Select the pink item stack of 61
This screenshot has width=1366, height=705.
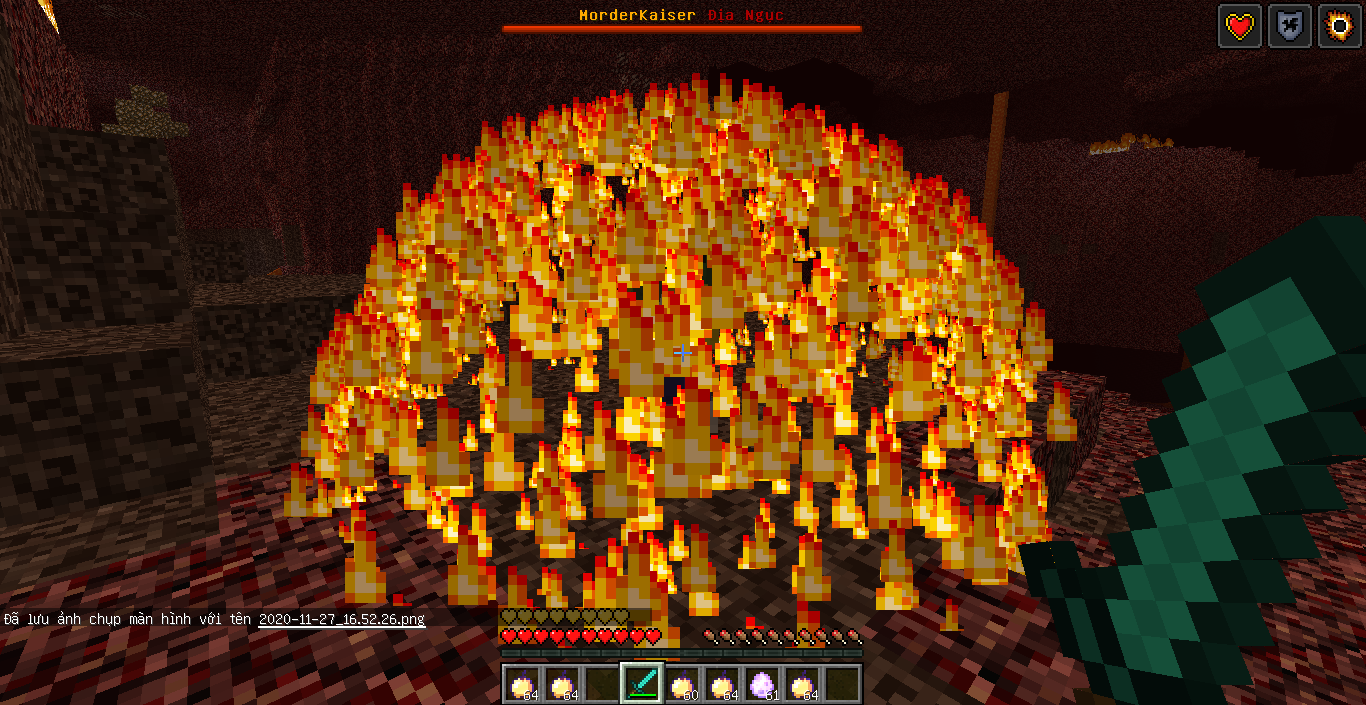click(x=763, y=684)
